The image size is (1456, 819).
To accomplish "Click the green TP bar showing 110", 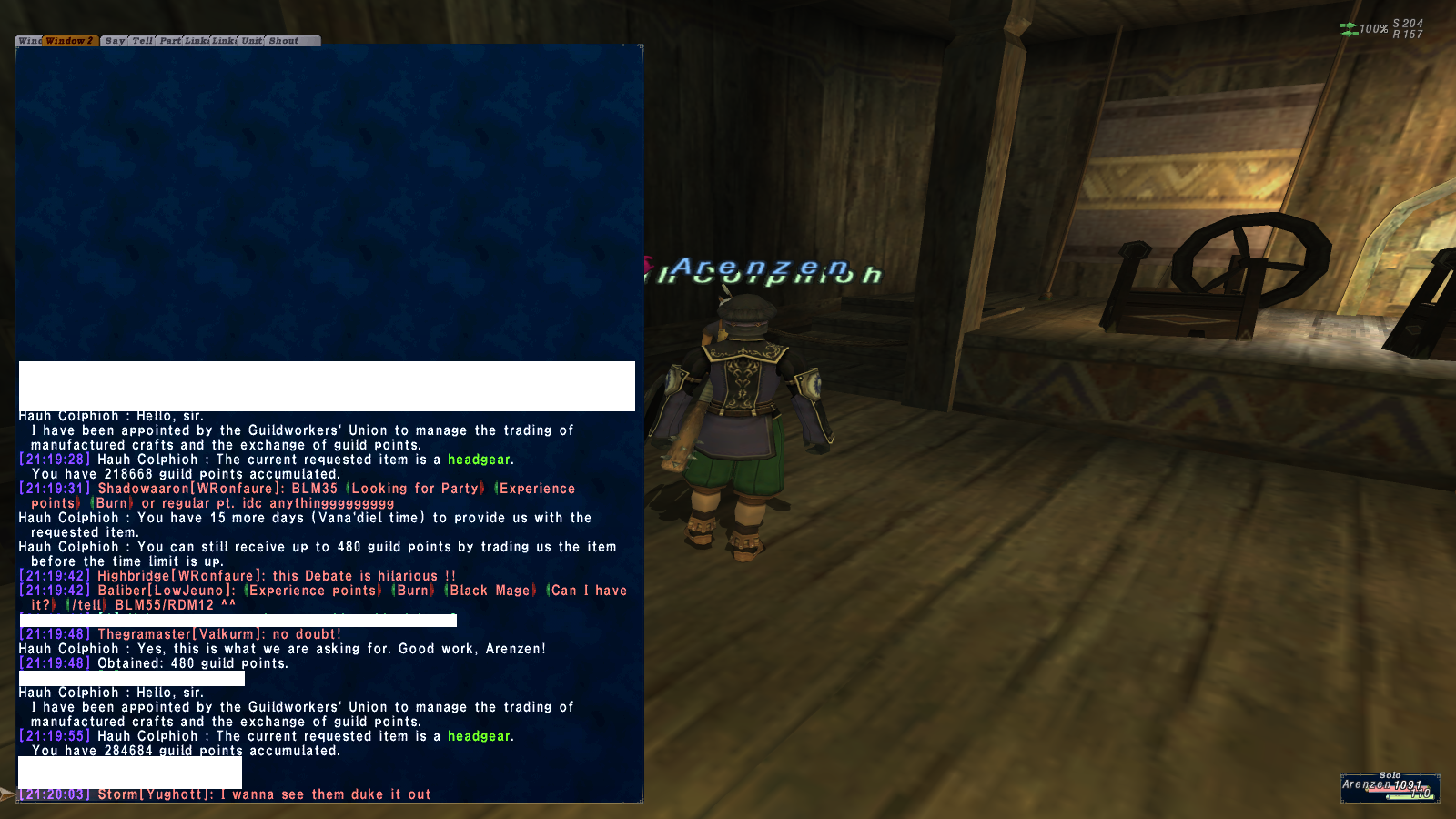I will [1410, 797].
